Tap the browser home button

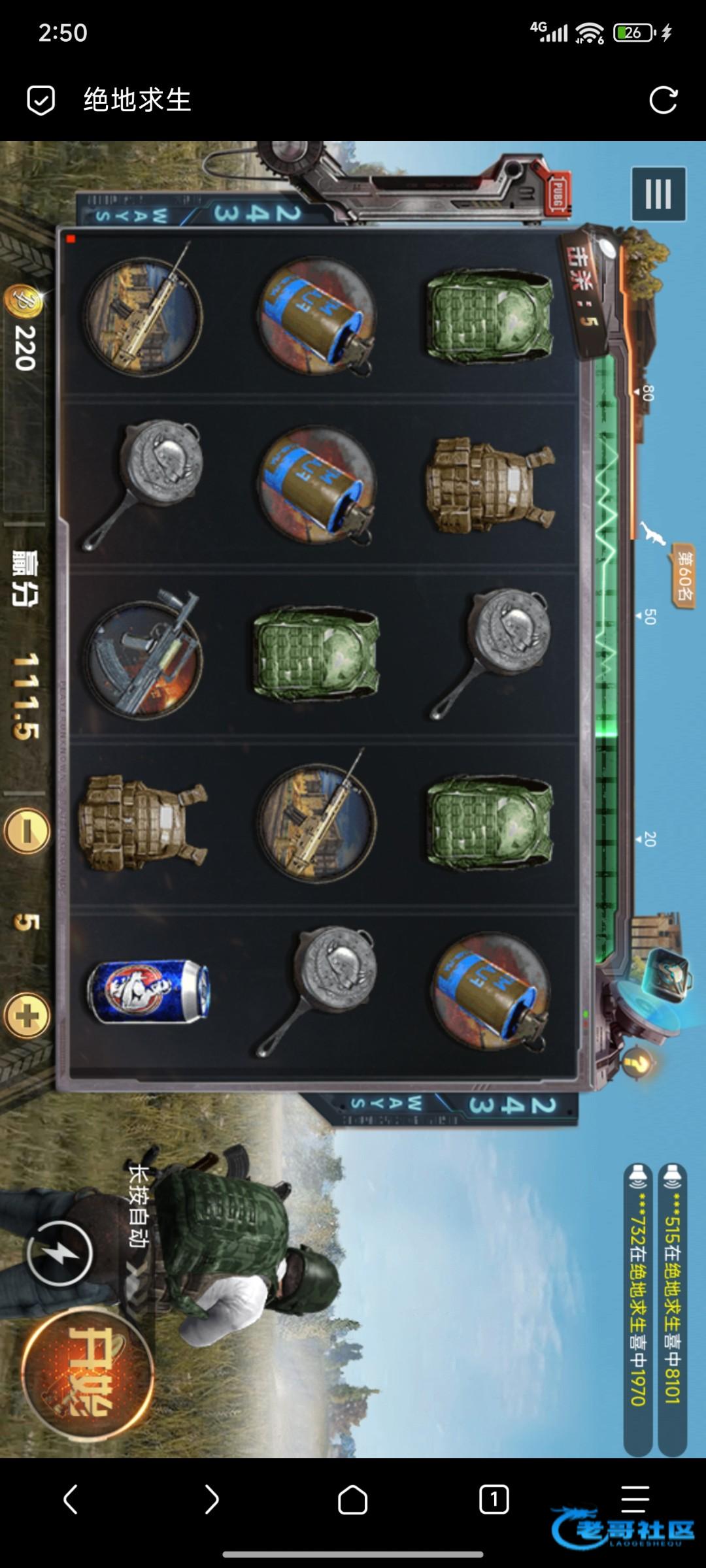tap(352, 1499)
